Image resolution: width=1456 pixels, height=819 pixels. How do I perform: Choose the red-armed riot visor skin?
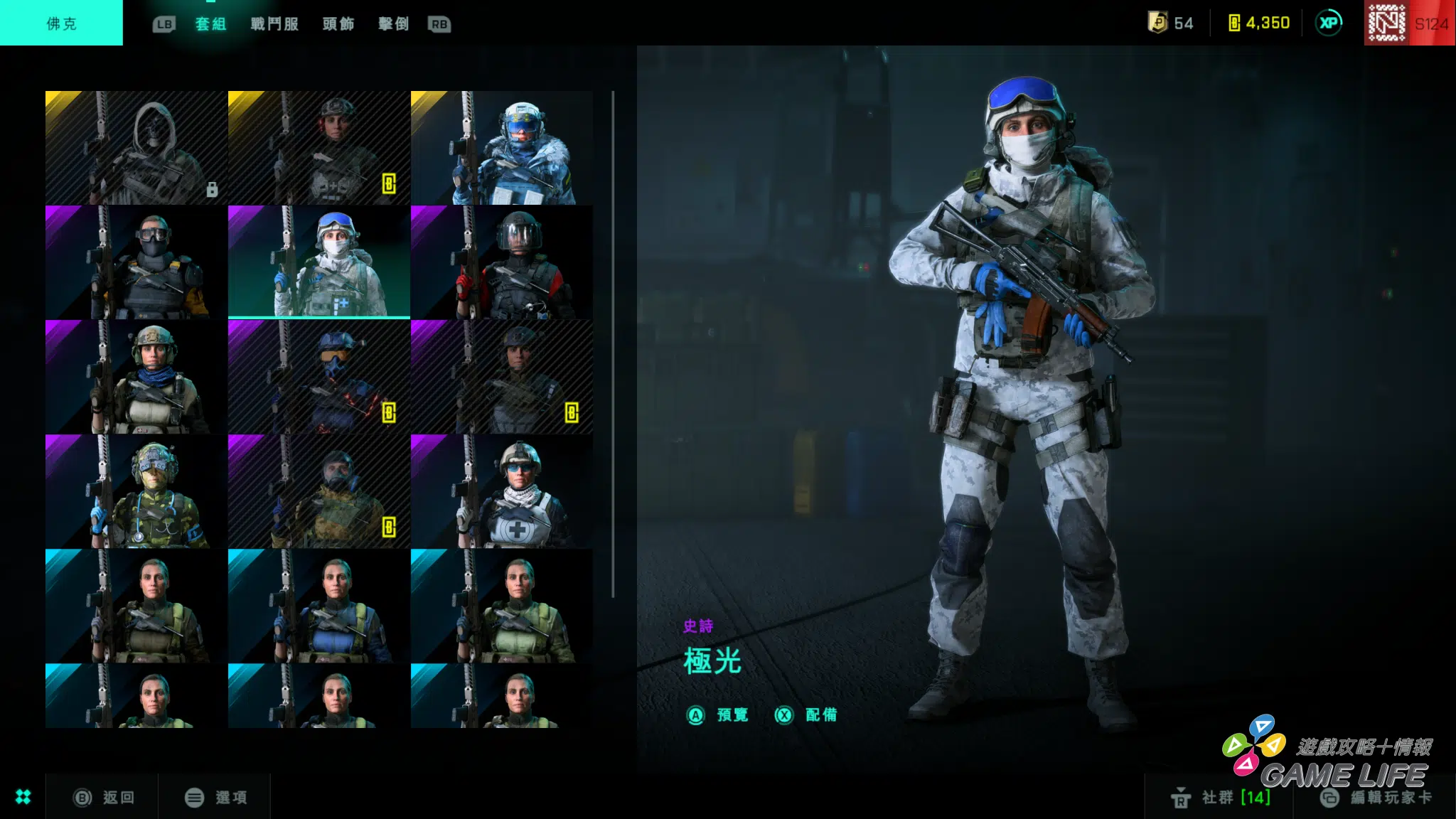pyautogui.click(x=501, y=262)
